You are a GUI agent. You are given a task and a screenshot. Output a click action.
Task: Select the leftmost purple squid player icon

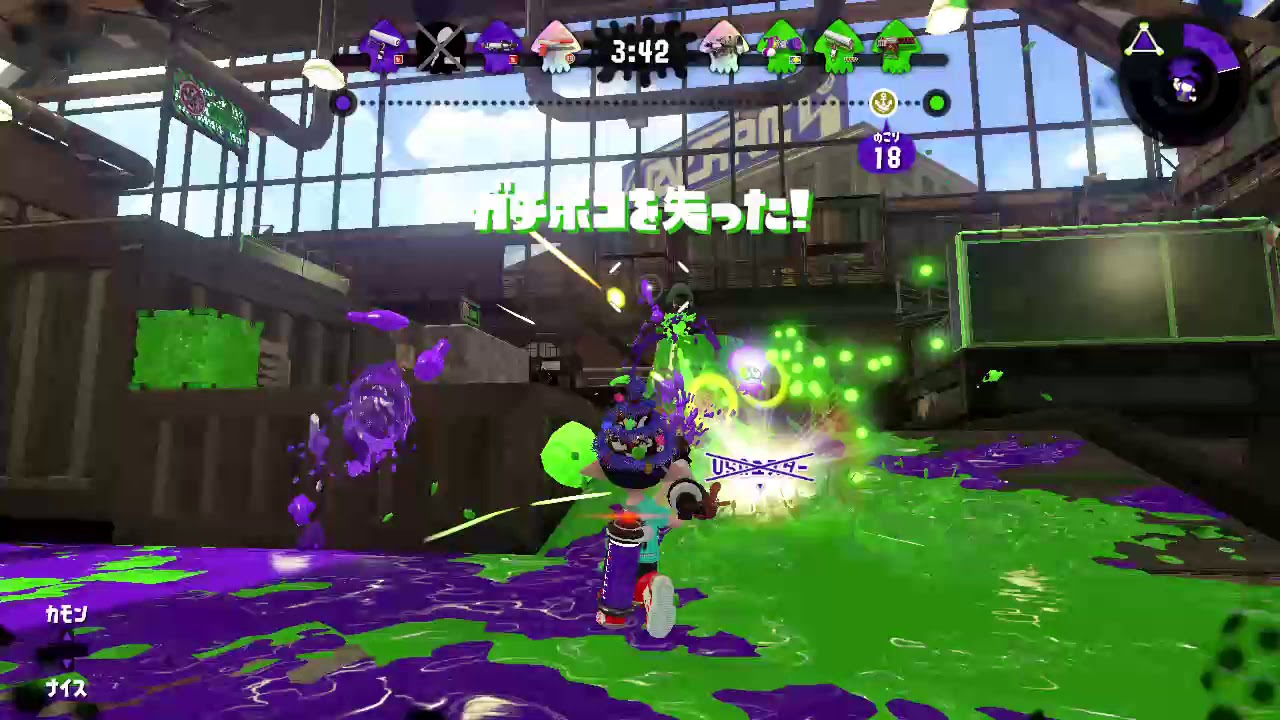[385, 50]
